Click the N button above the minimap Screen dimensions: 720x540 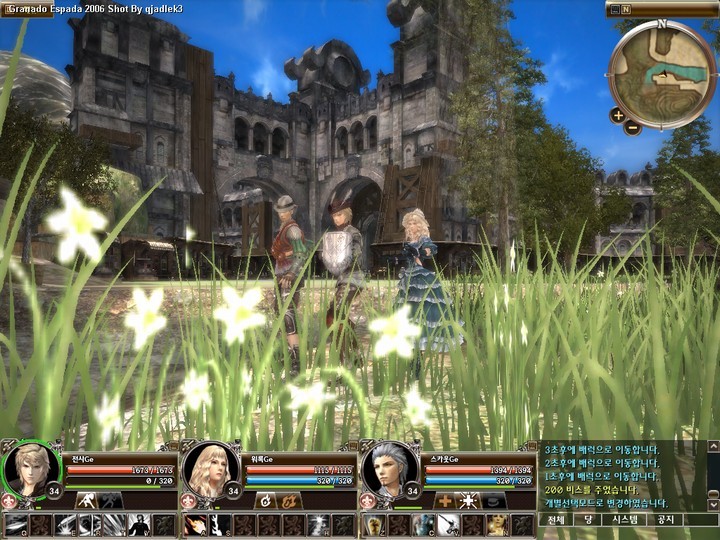626,9
